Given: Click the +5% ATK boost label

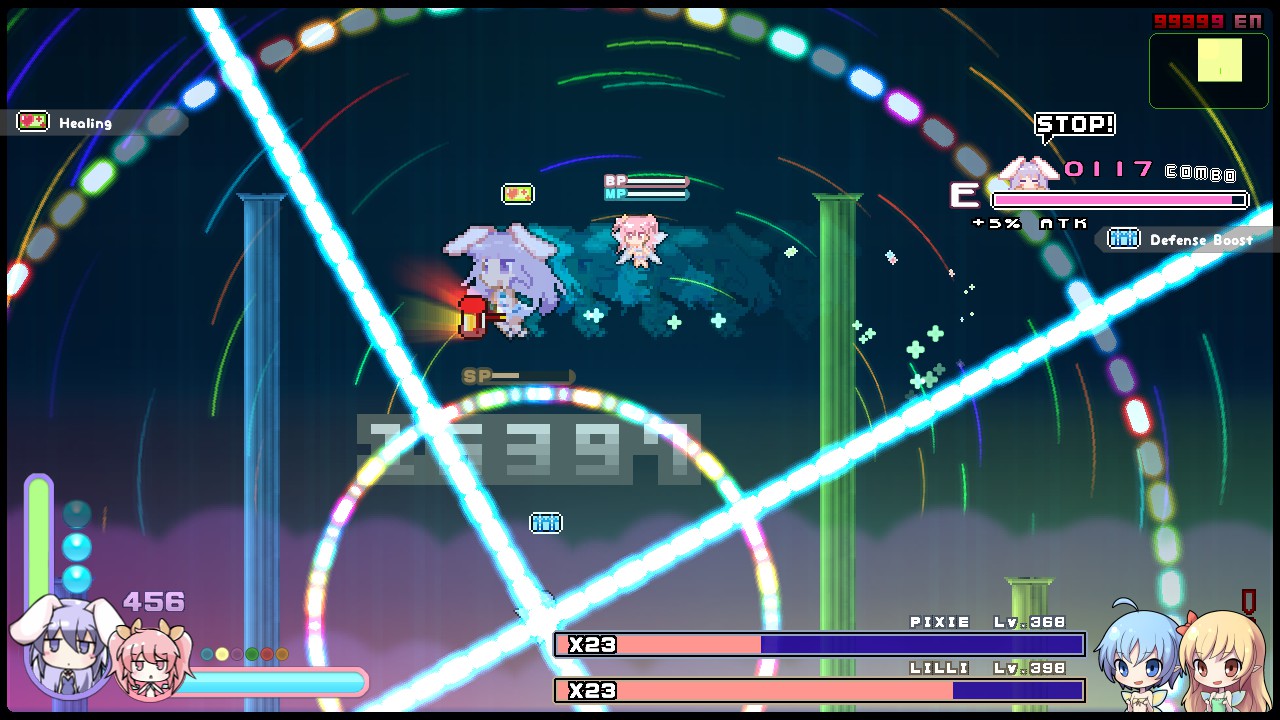Looking at the screenshot, I should click(1031, 223).
